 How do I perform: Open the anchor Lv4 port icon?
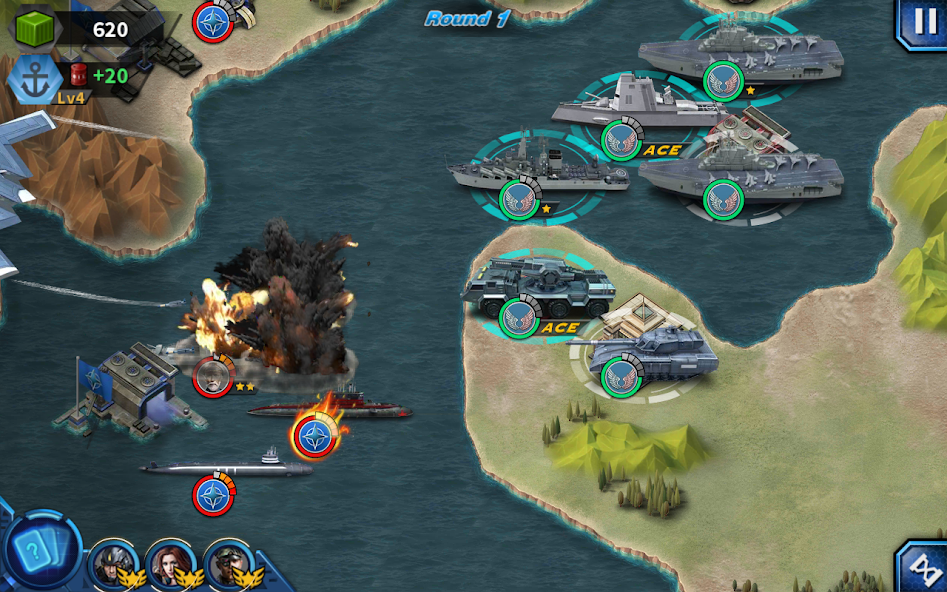35,79
